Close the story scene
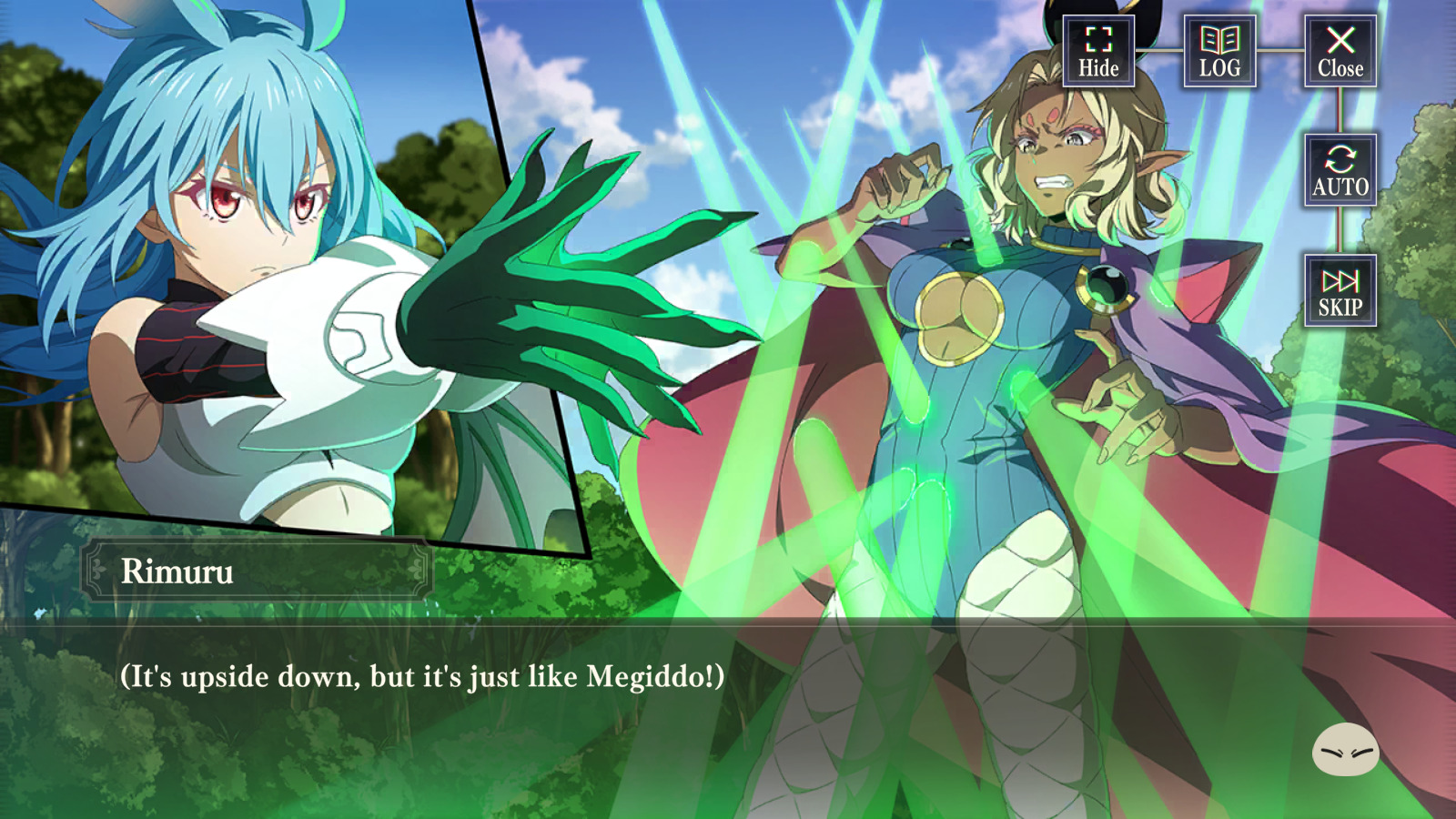This screenshot has height=819, width=1456. coord(1340,52)
